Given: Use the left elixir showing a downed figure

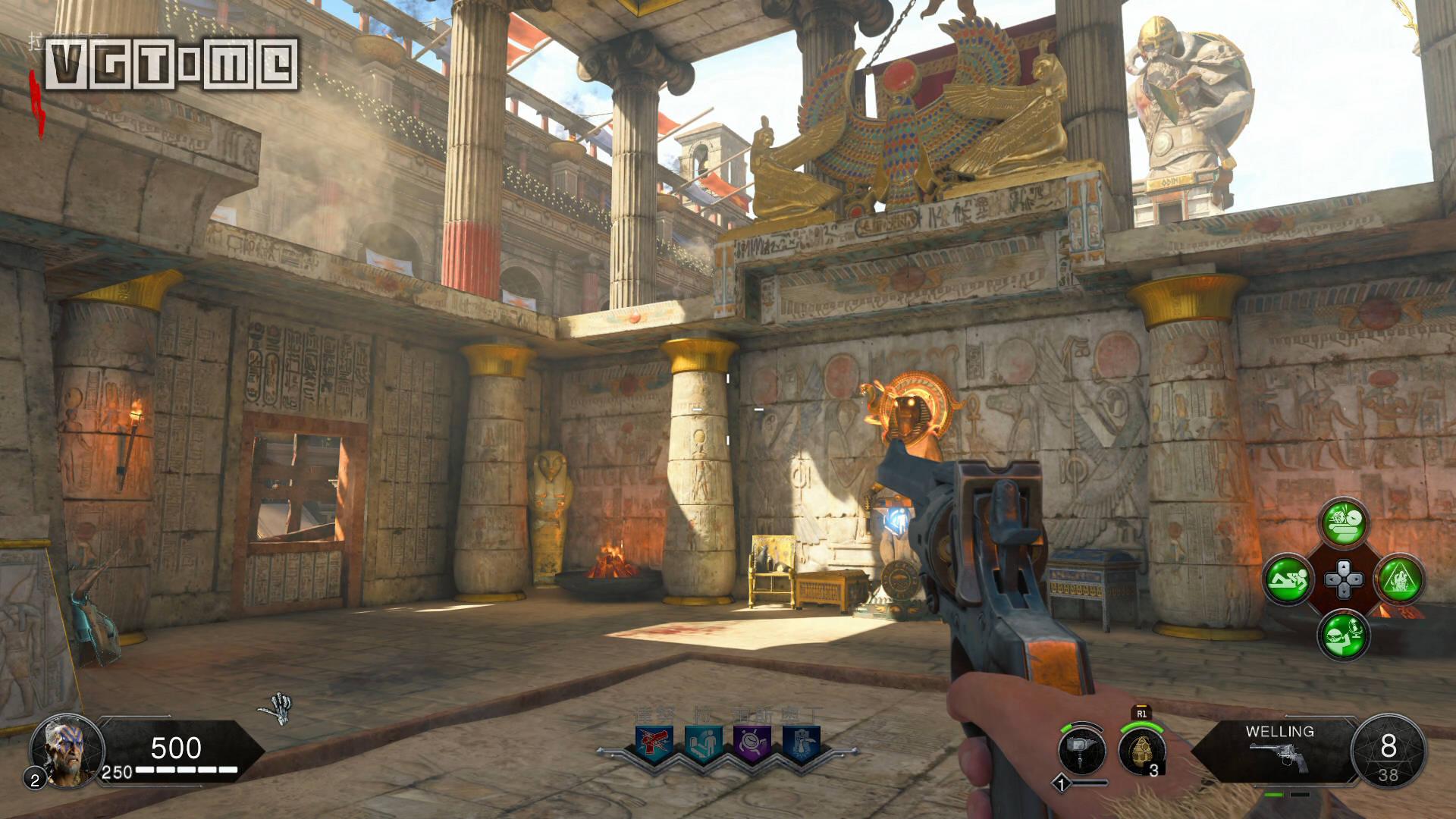Looking at the screenshot, I should click(1287, 580).
